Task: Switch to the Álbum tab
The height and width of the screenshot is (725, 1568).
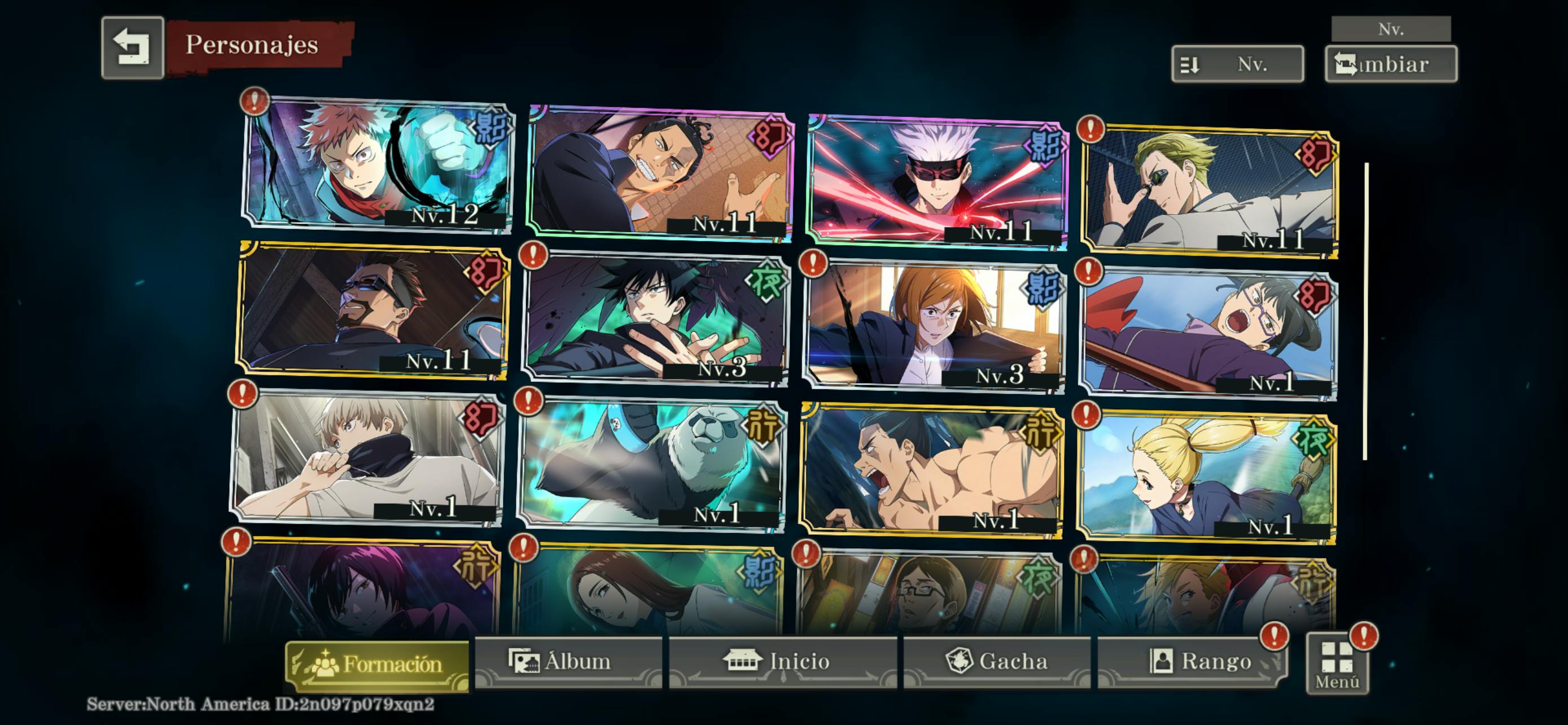Action: [x=567, y=662]
